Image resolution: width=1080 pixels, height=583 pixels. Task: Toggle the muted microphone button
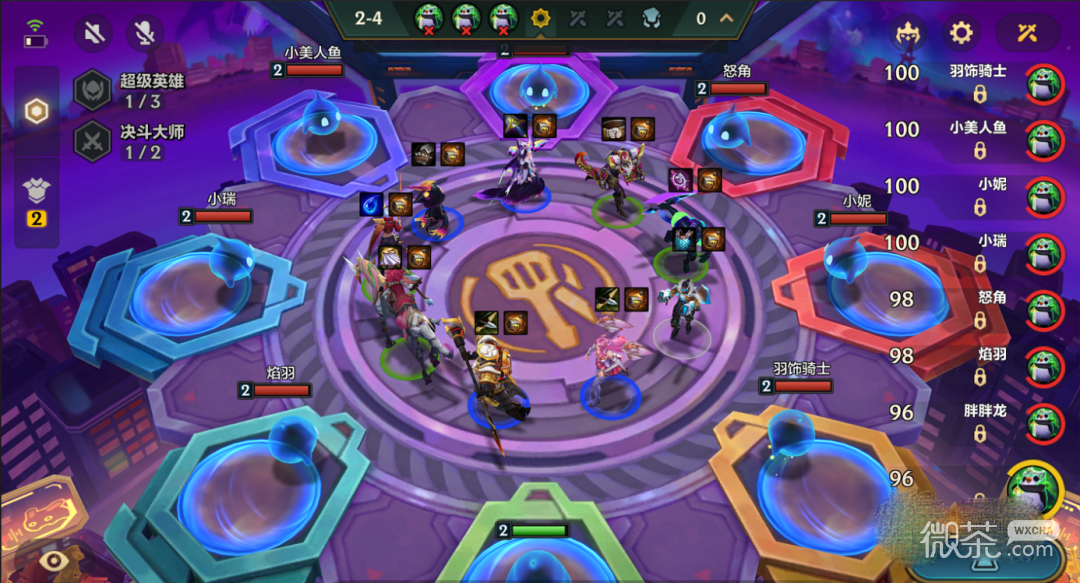145,33
